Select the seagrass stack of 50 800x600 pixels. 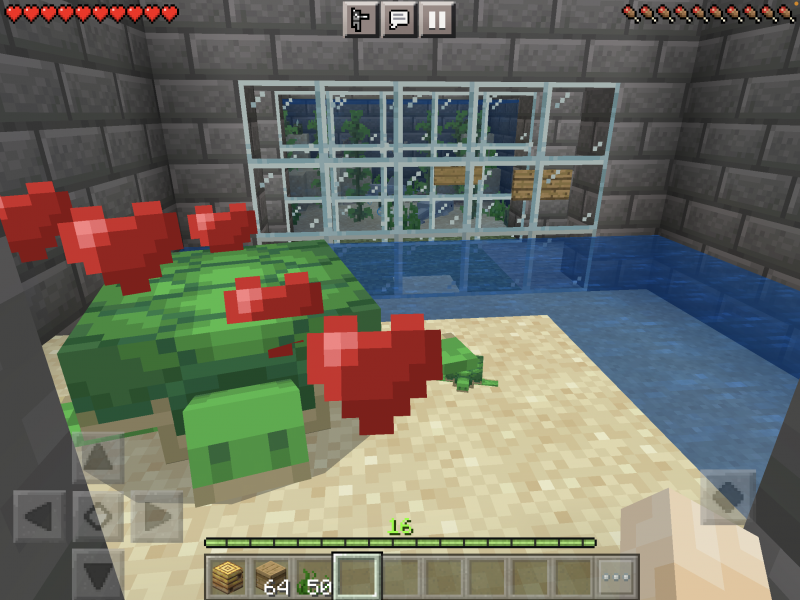[x=313, y=576]
